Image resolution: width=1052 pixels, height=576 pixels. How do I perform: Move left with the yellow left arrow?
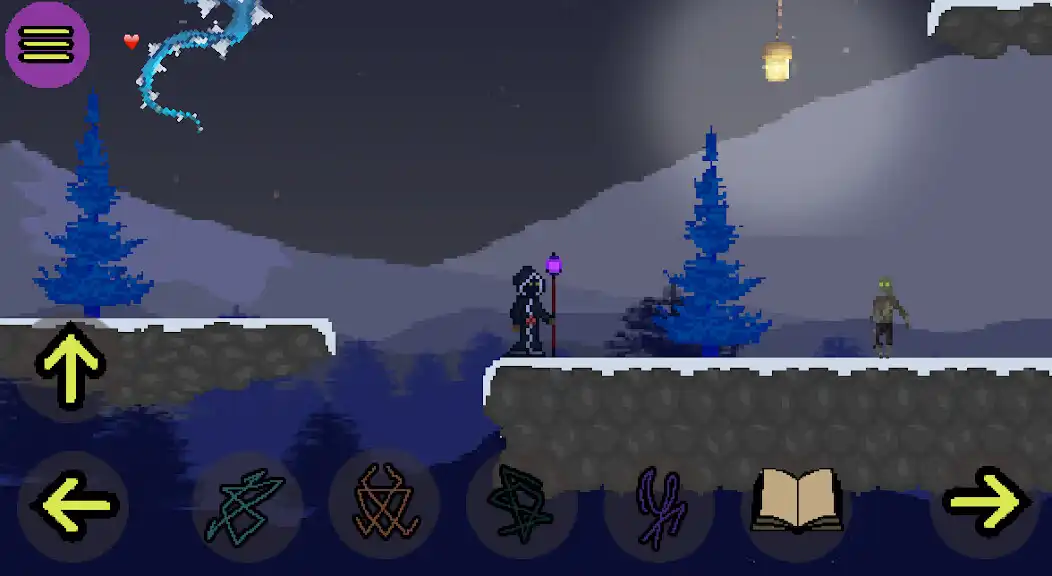coord(73,505)
